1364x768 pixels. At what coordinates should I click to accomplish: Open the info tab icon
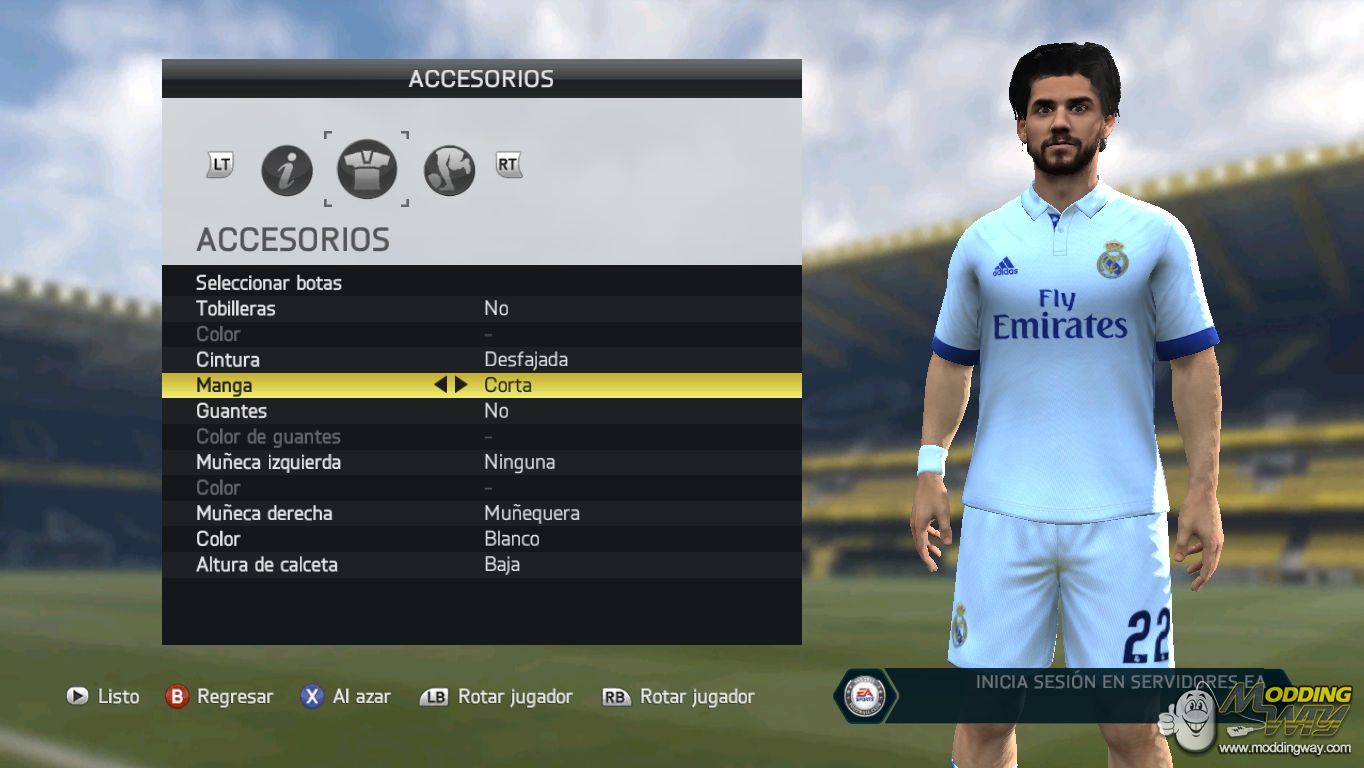pyautogui.click(x=287, y=170)
